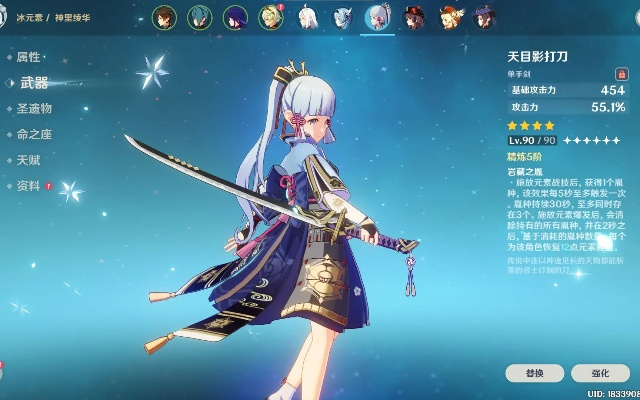Select the 武器 (Weapon) menu entry

[x=34, y=83]
